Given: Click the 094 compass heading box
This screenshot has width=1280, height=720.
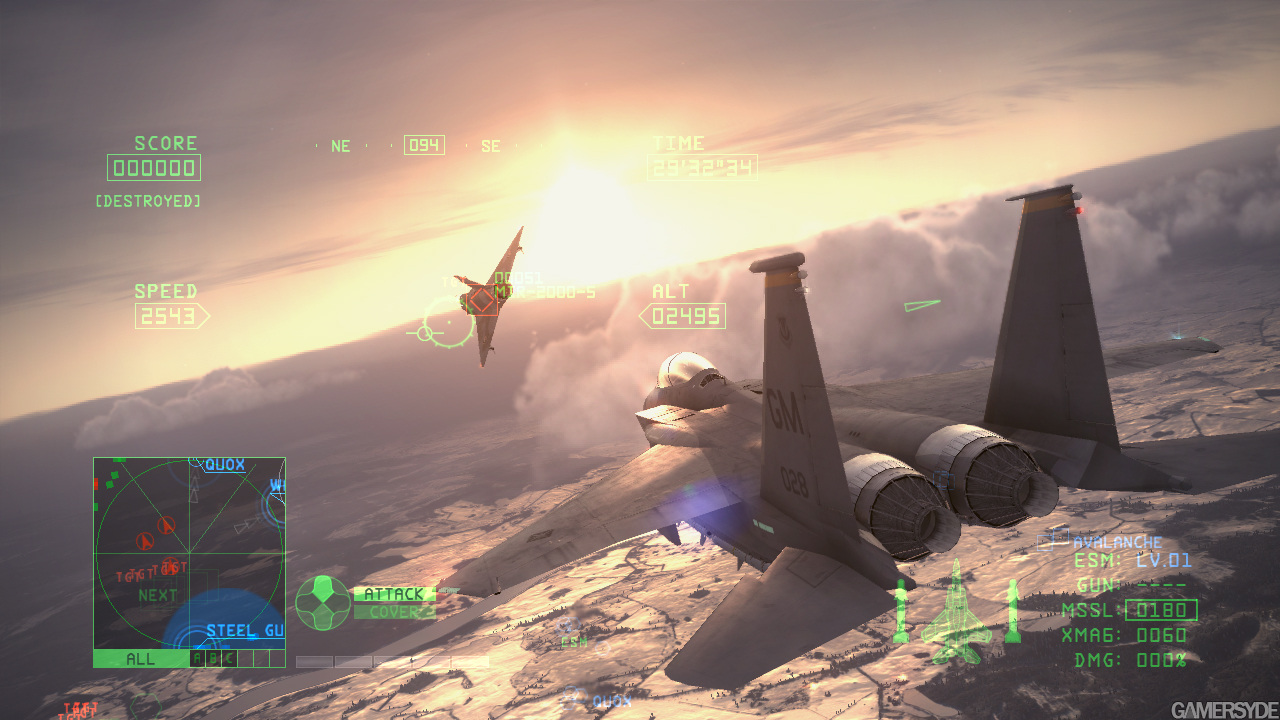Looking at the screenshot, I should pos(424,145).
